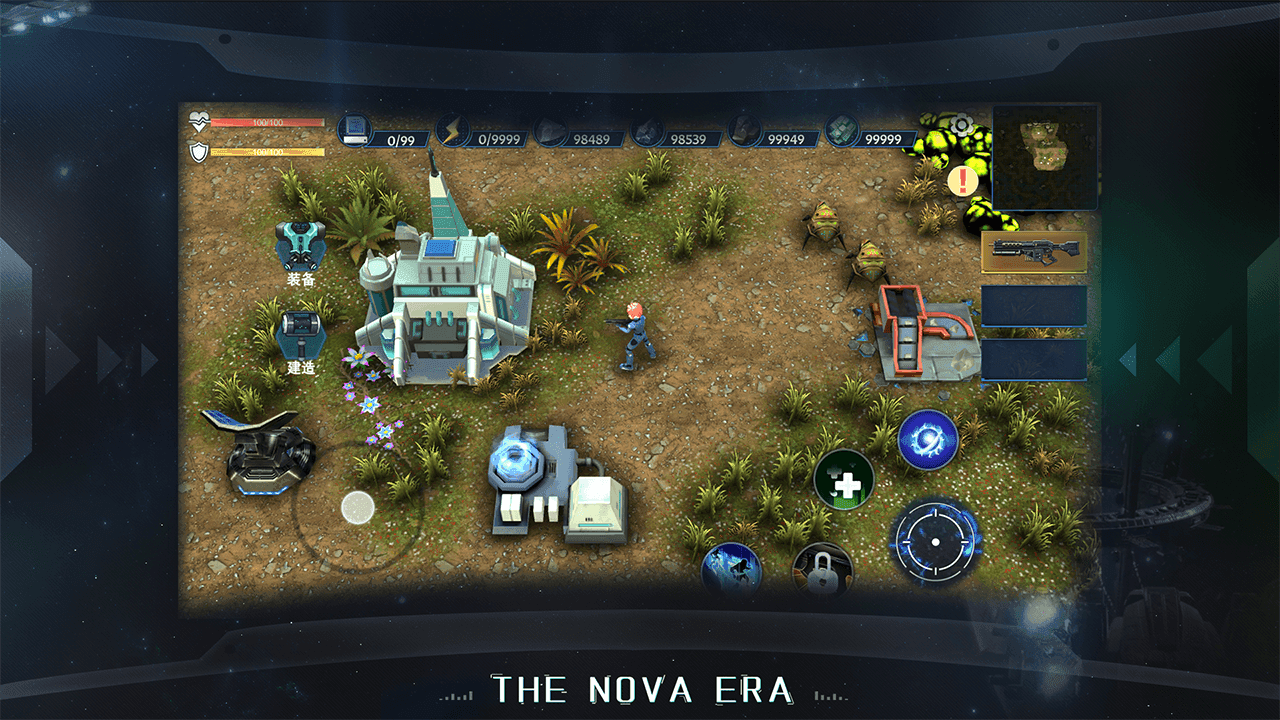Activate the blue energy orb skill
This screenshot has height=720, width=1280.
[x=928, y=440]
